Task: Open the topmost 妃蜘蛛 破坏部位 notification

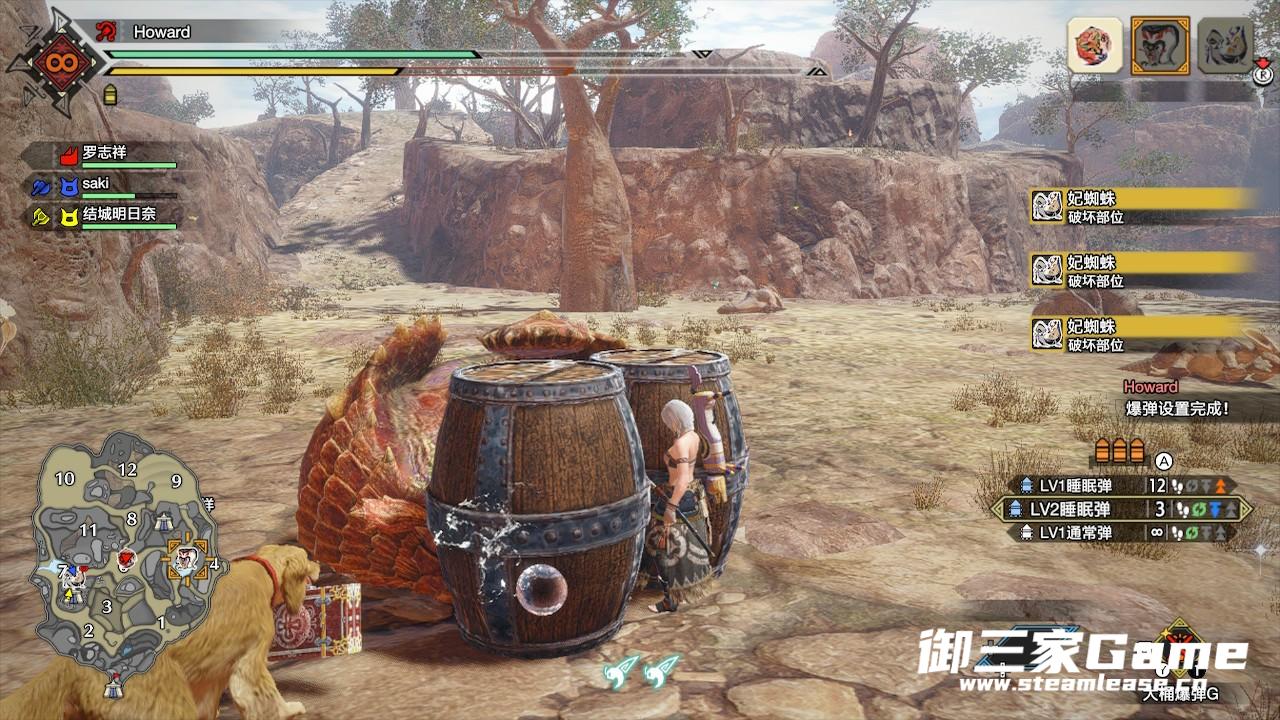Action: (1144, 206)
